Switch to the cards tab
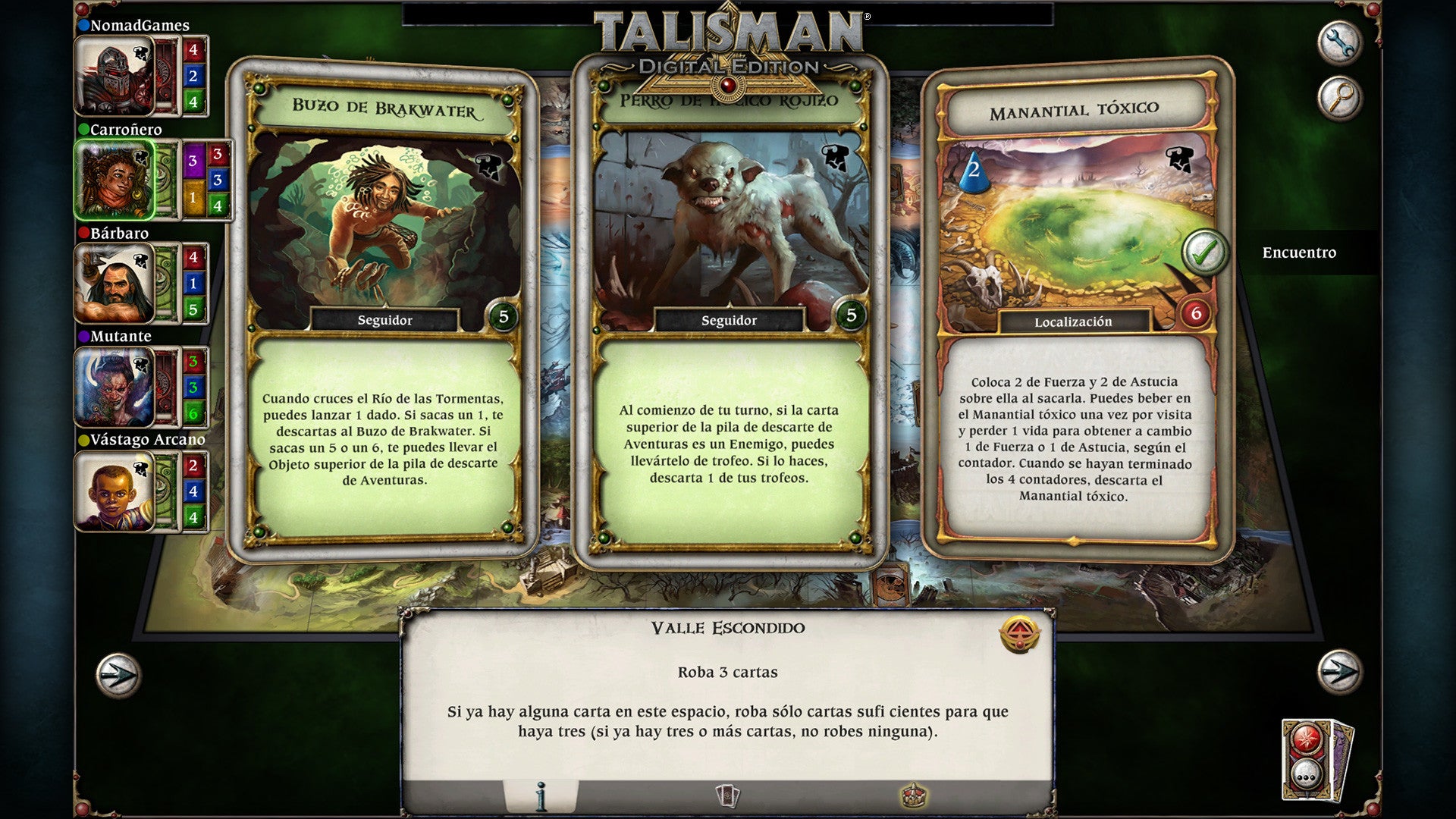 click(727, 796)
